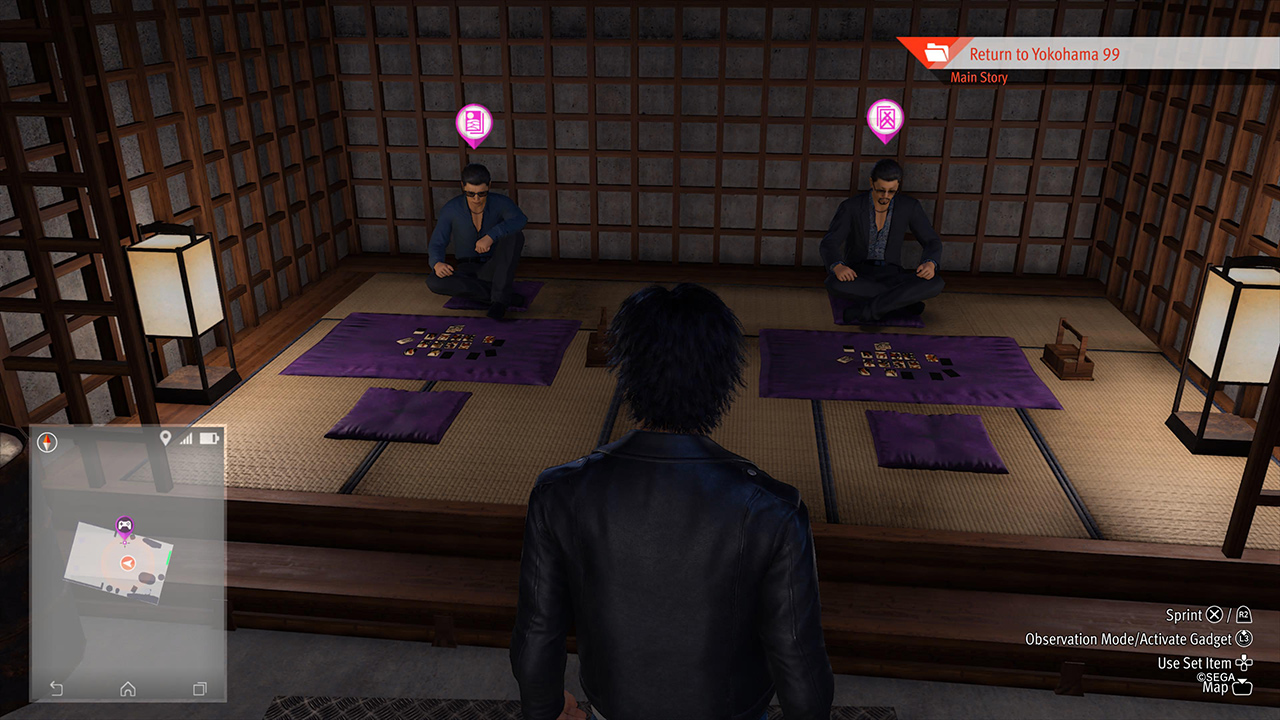Open recent apps with the square navigation button

click(x=198, y=686)
